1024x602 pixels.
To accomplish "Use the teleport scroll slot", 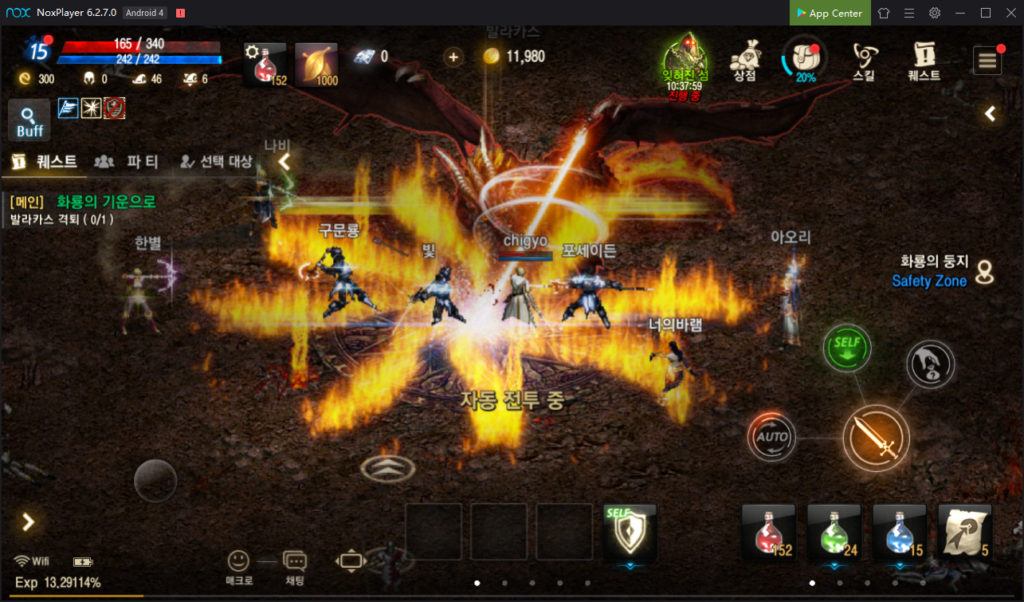I will pos(965,531).
